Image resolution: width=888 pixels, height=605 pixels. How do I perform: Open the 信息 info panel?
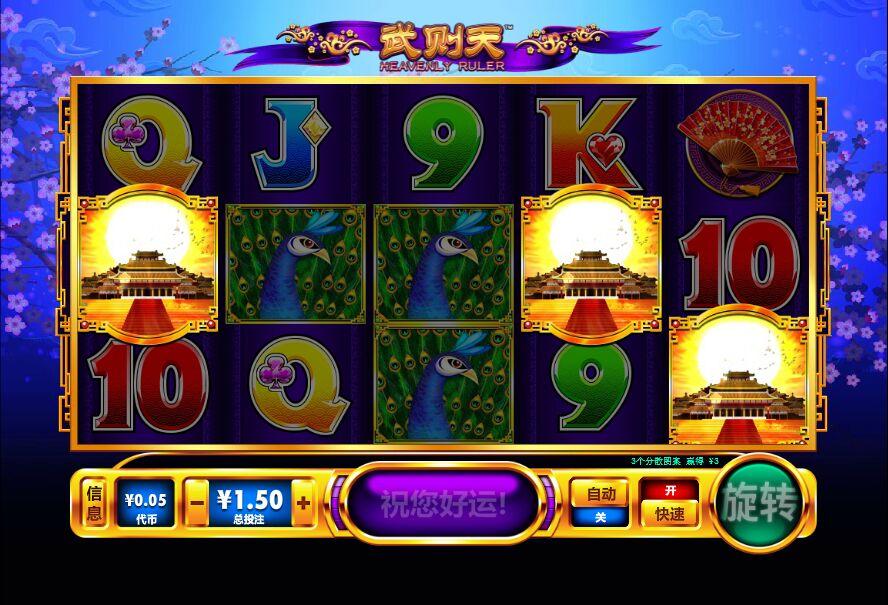tap(95, 503)
